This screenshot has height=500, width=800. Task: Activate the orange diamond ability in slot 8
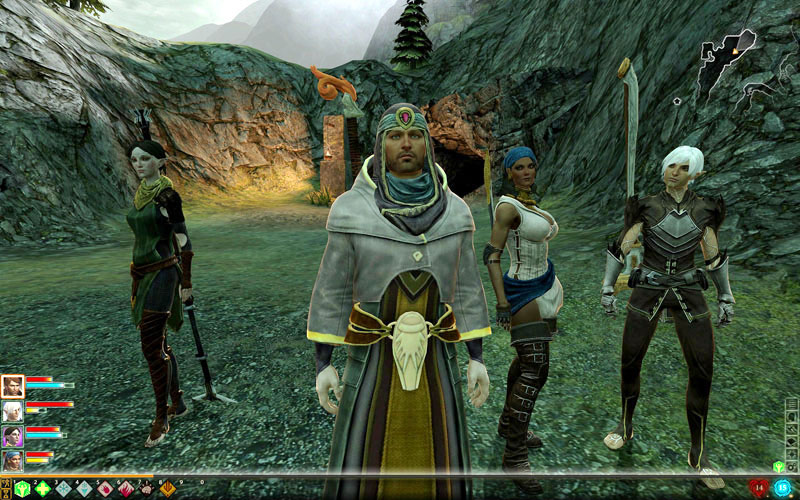point(168,489)
